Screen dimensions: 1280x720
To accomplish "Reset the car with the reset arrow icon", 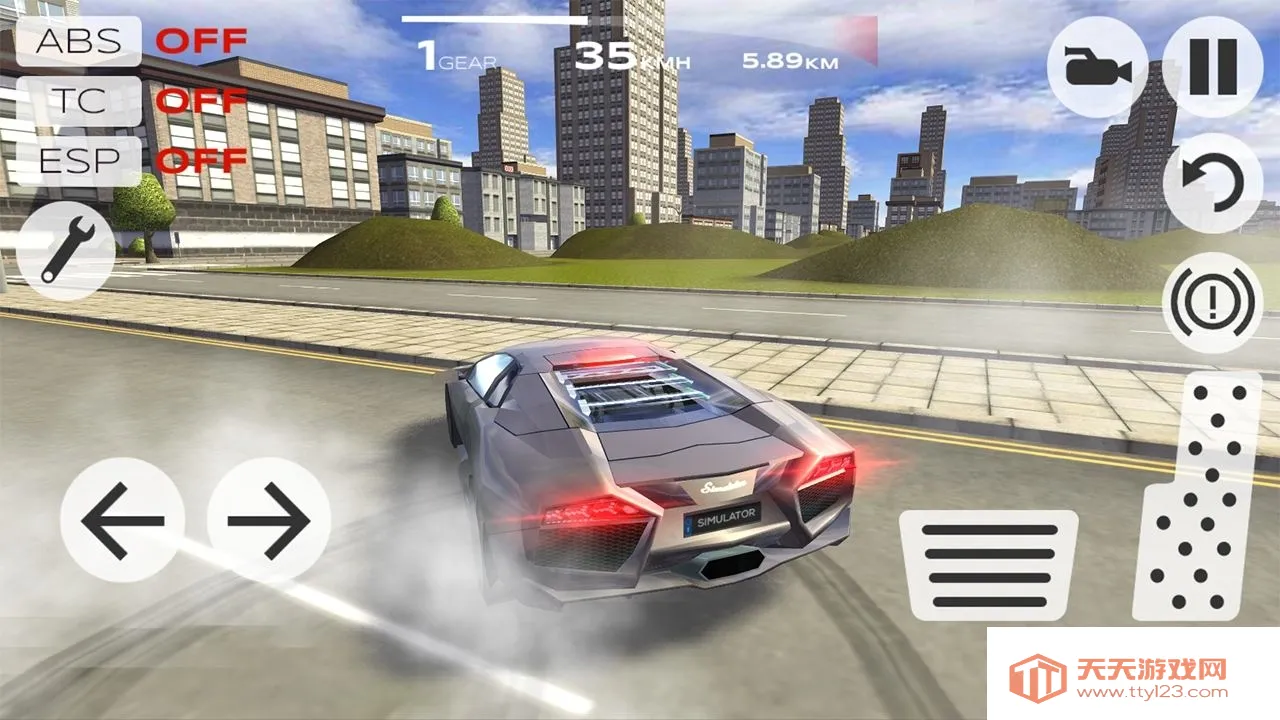I will (1213, 182).
